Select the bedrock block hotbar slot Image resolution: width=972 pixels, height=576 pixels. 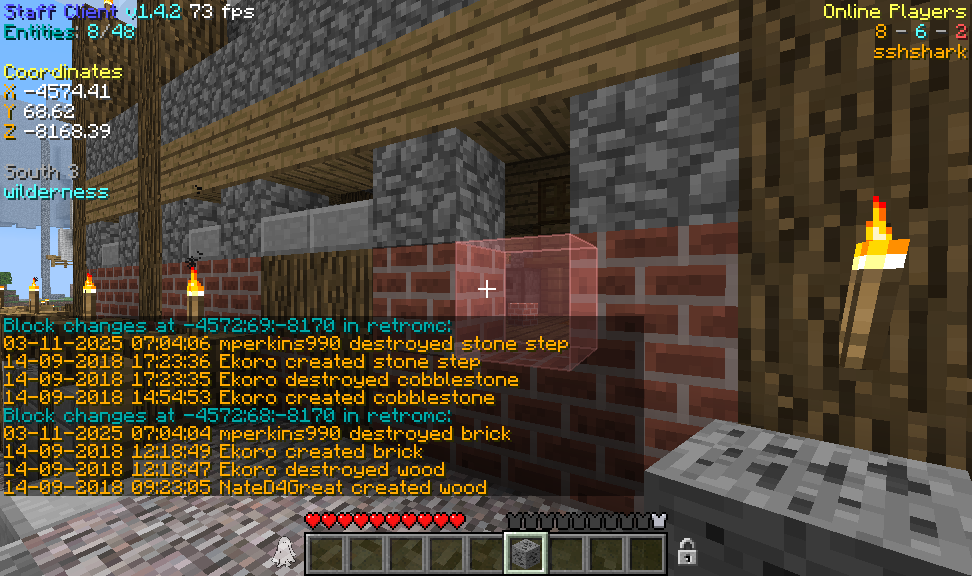point(525,552)
